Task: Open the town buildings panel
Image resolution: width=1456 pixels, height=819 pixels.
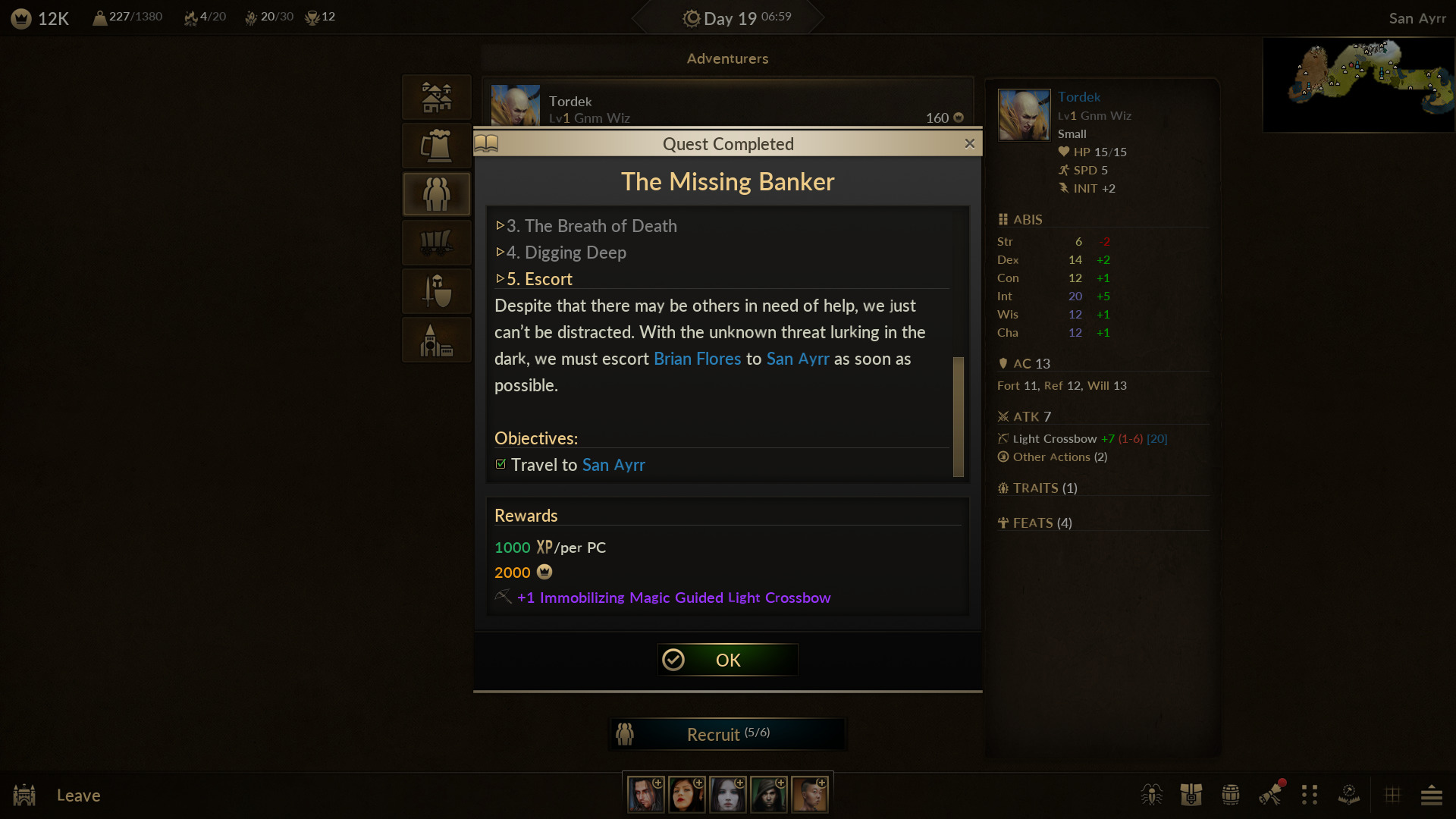Action: click(x=436, y=97)
